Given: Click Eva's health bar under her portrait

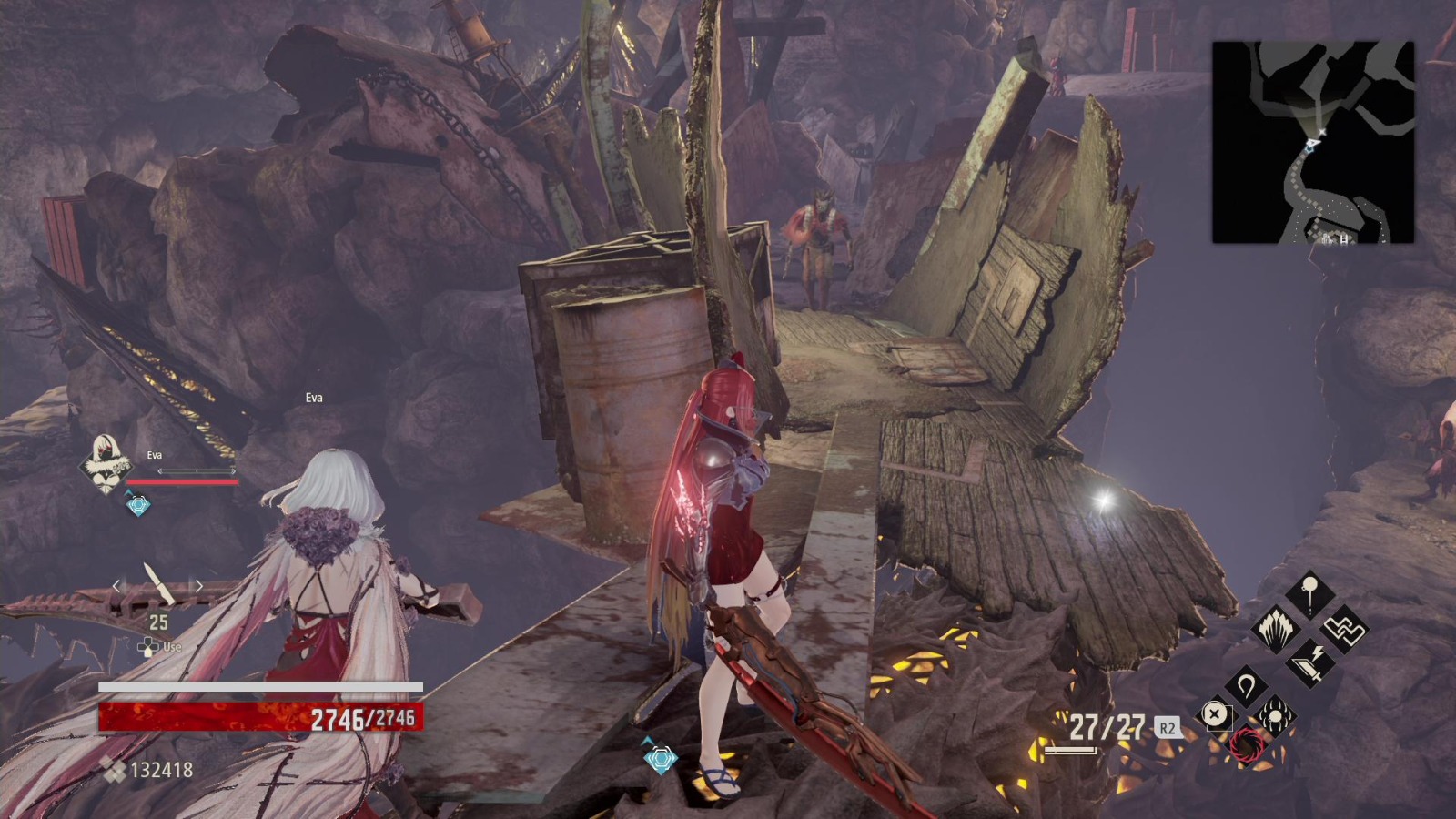Looking at the screenshot, I should [x=181, y=481].
